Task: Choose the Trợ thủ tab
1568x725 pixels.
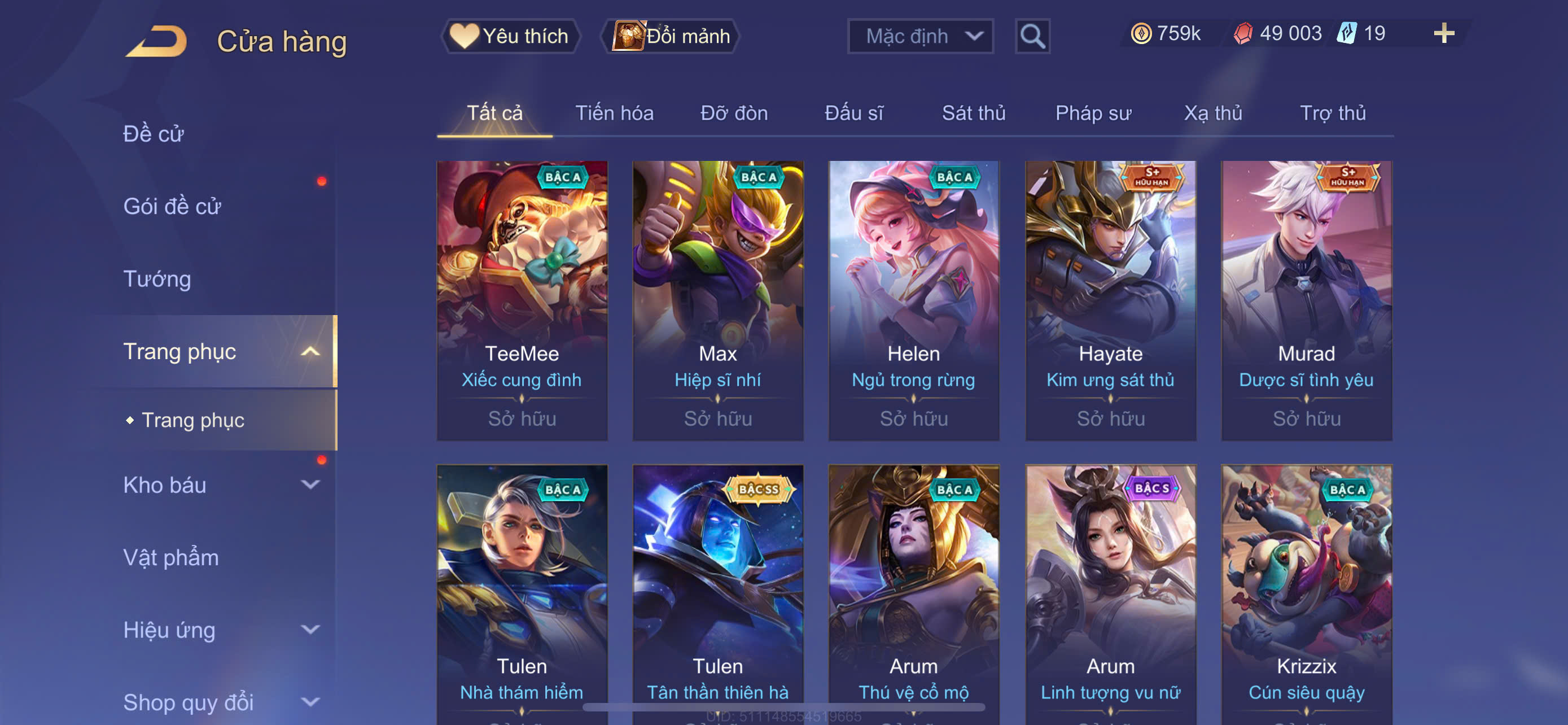Action: pos(1333,113)
